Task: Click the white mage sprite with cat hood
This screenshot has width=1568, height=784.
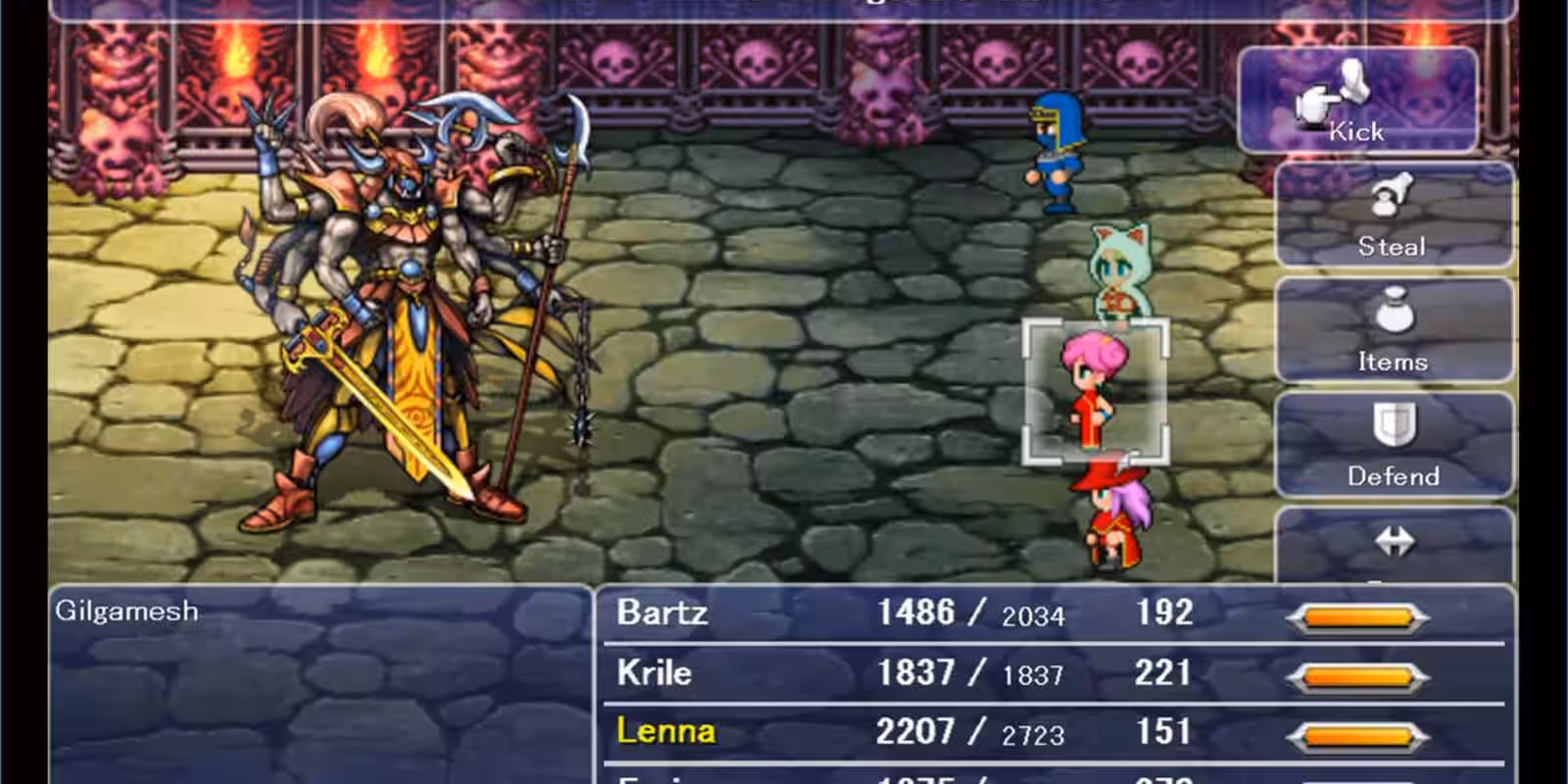Action: pyautogui.click(x=1122, y=274)
